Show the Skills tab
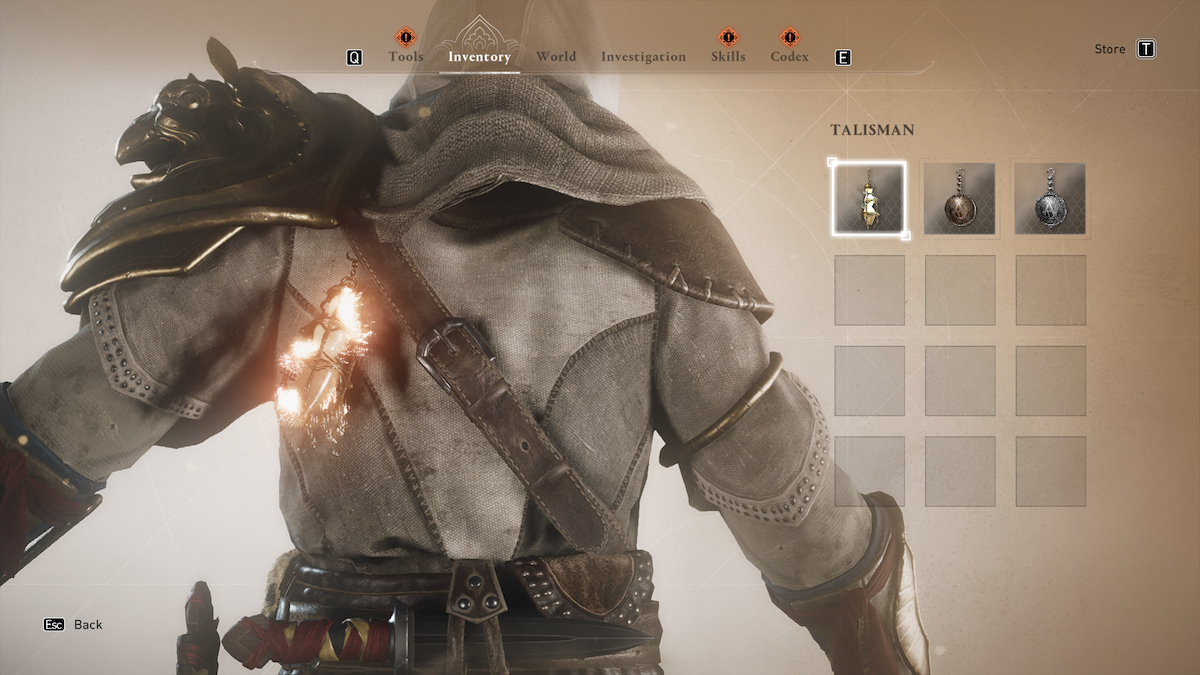This screenshot has height=675, width=1200. [x=728, y=57]
